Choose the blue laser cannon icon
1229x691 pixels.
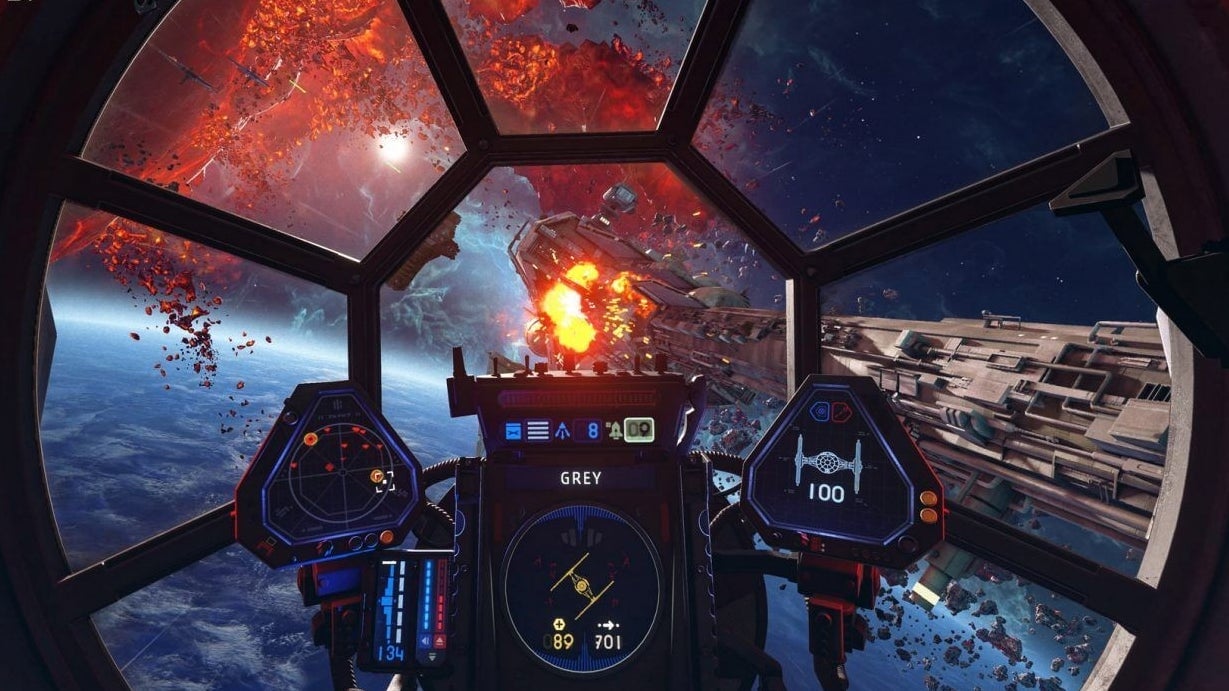point(514,431)
